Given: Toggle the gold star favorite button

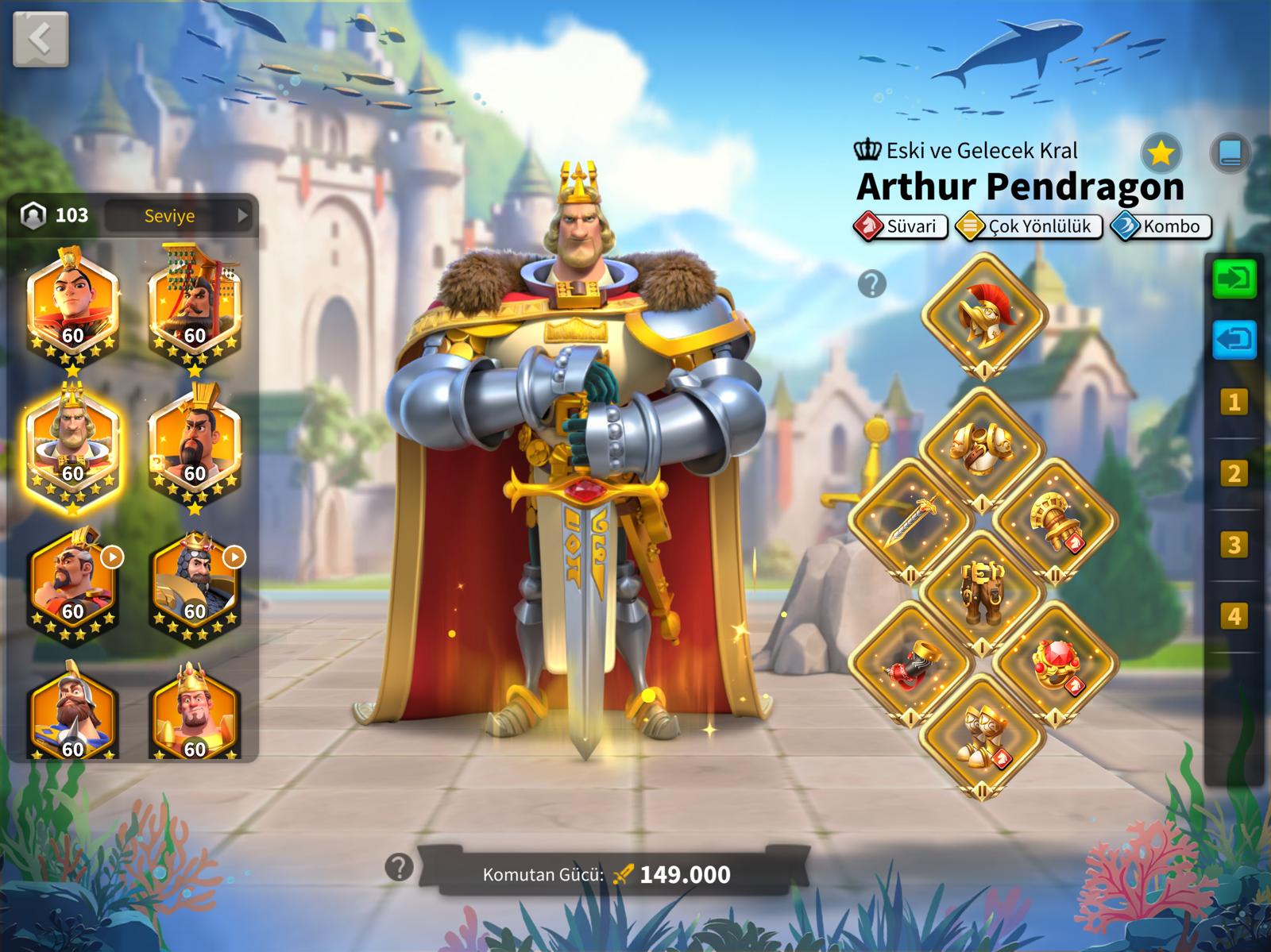Looking at the screenshot, I should [x=1161, y=152].
